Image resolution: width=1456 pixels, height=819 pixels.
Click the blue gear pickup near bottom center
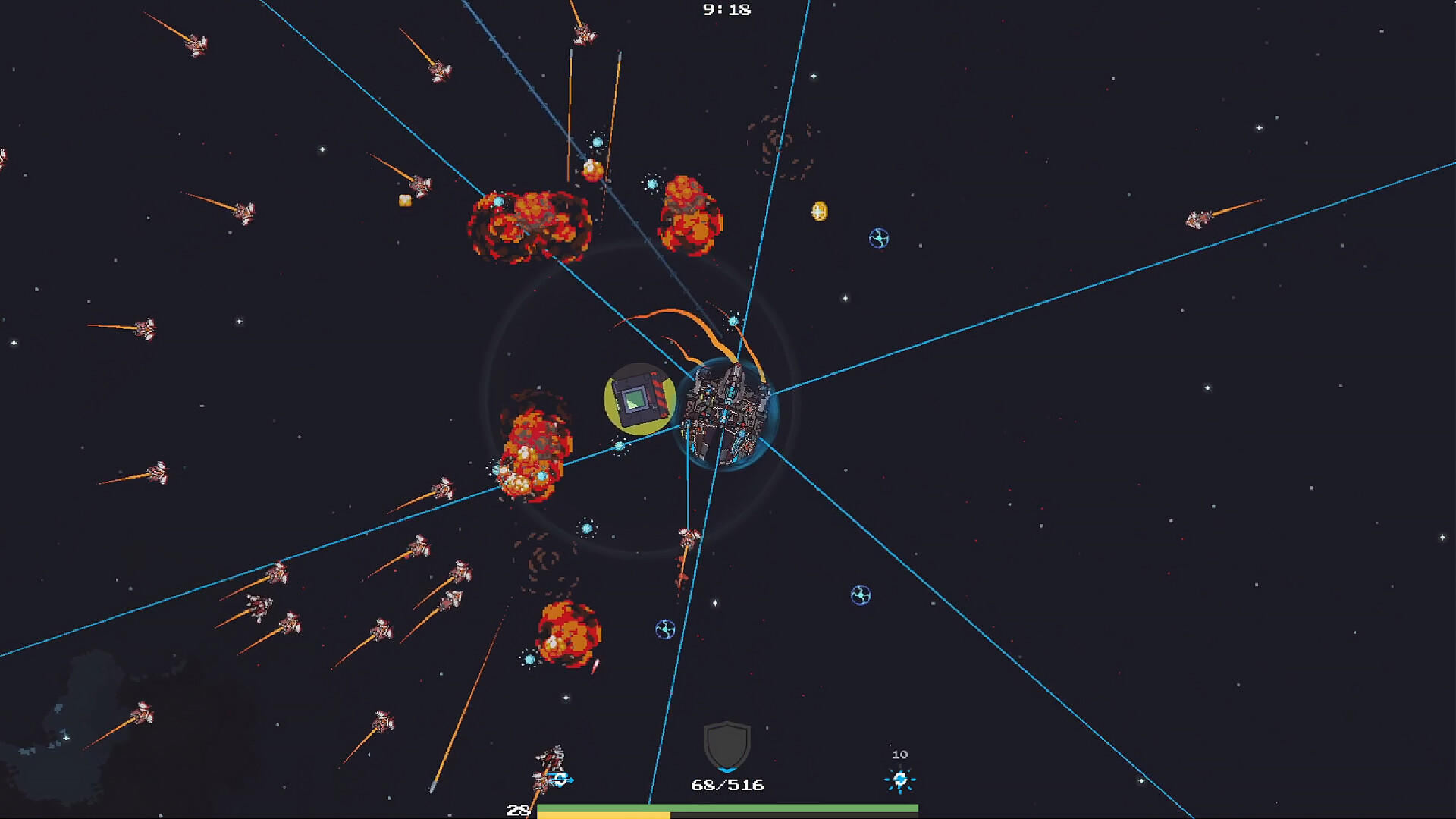click(664, 629)
